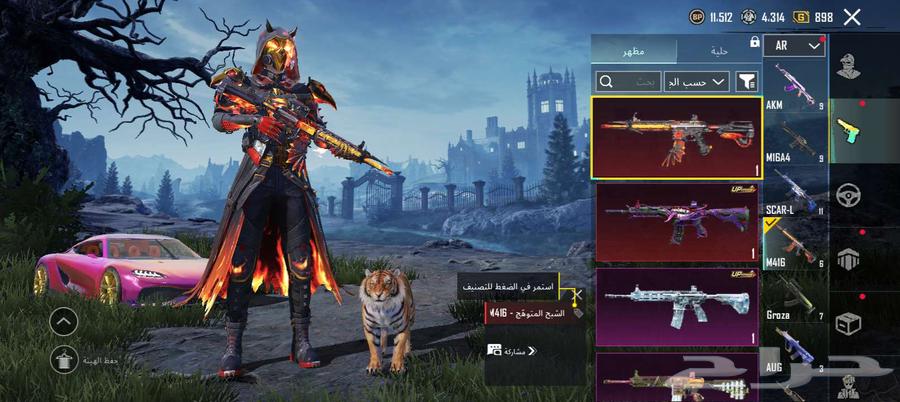Image resolution: width=900 pixels, height=402 pixels.
Task: Open the AR weapon type dropdown
Action: (x=795, y=46)
